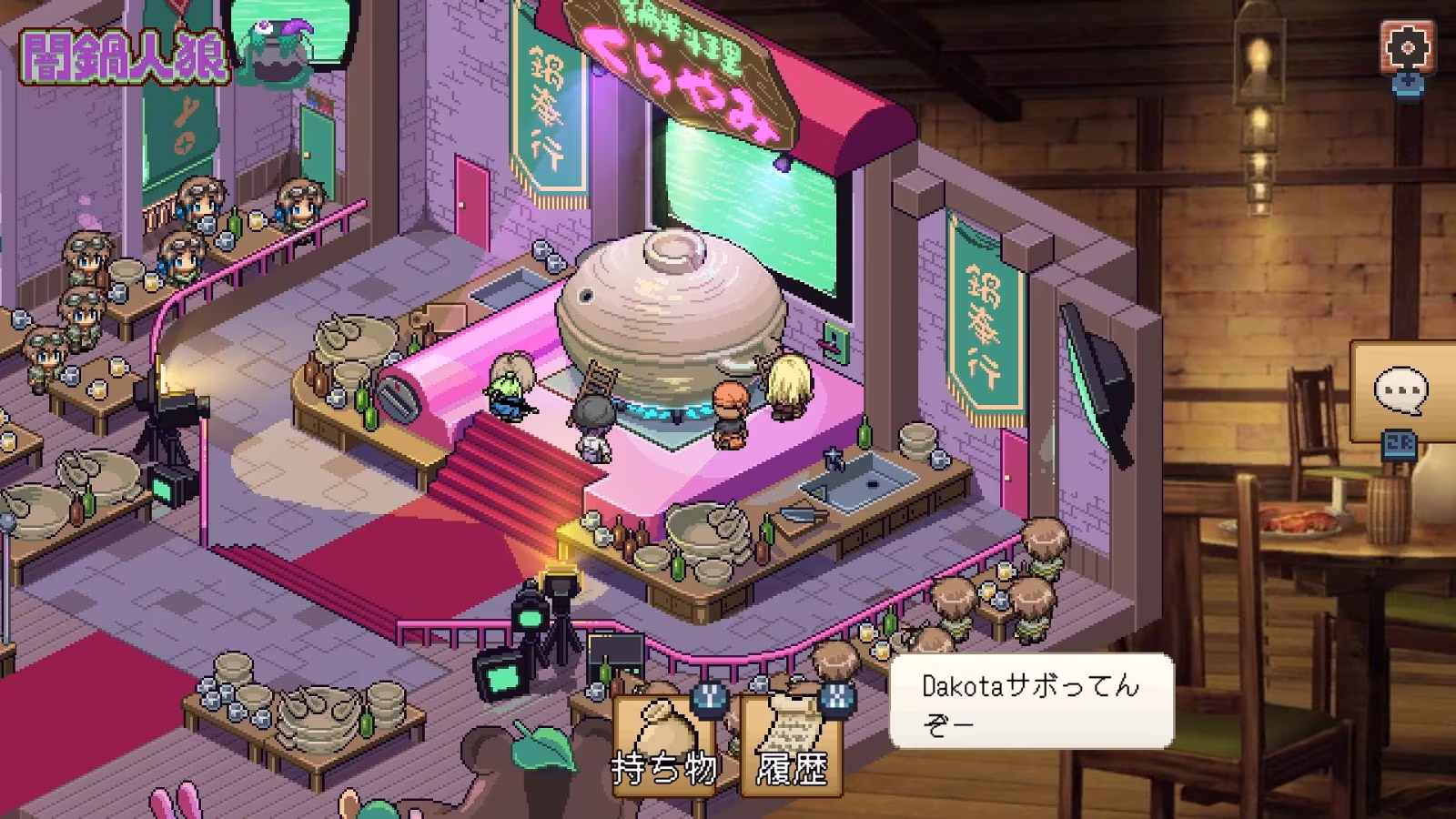Show the 履歴 history scroll
The image size is (1456, 819).
click(x=792, y=742)
